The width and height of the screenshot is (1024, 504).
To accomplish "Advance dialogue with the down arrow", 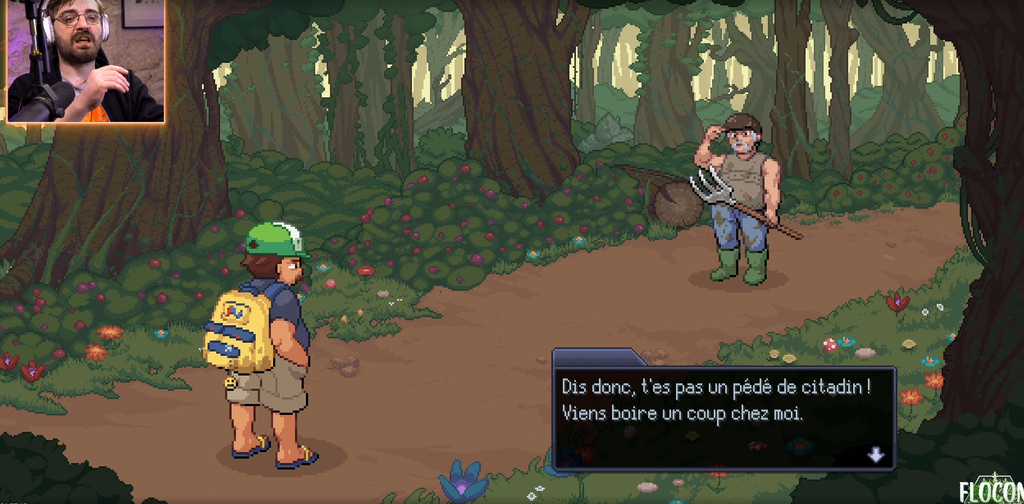I will (876, 455).
